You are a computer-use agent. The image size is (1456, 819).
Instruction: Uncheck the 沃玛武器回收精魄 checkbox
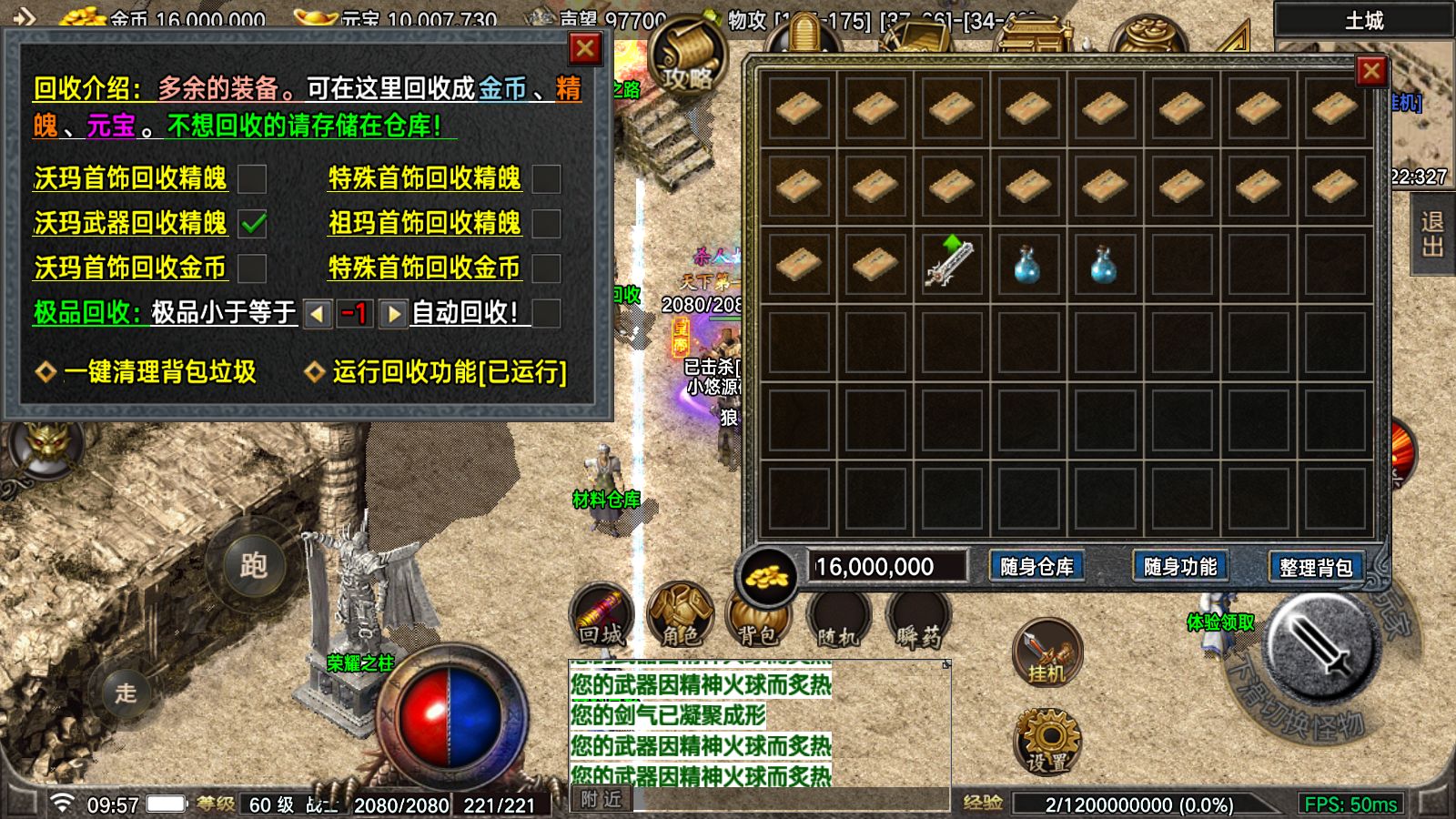252,223
